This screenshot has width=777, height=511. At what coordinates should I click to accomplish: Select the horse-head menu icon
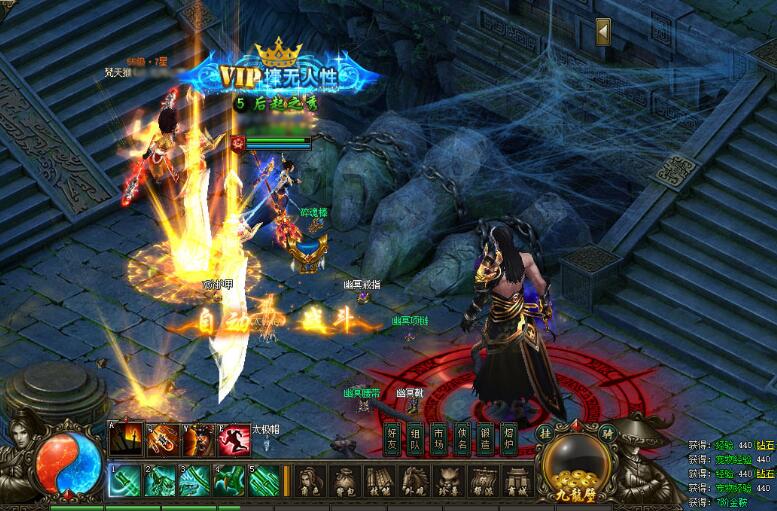click(x=413, y=480)
